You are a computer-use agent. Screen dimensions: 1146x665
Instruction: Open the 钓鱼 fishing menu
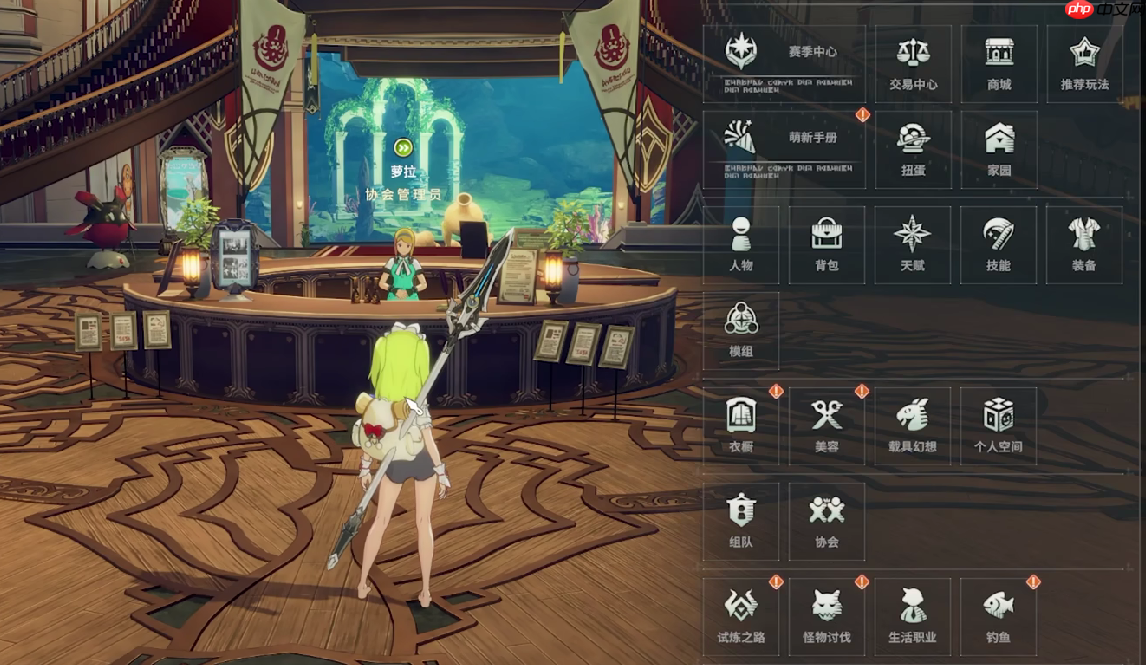(998, 615)
